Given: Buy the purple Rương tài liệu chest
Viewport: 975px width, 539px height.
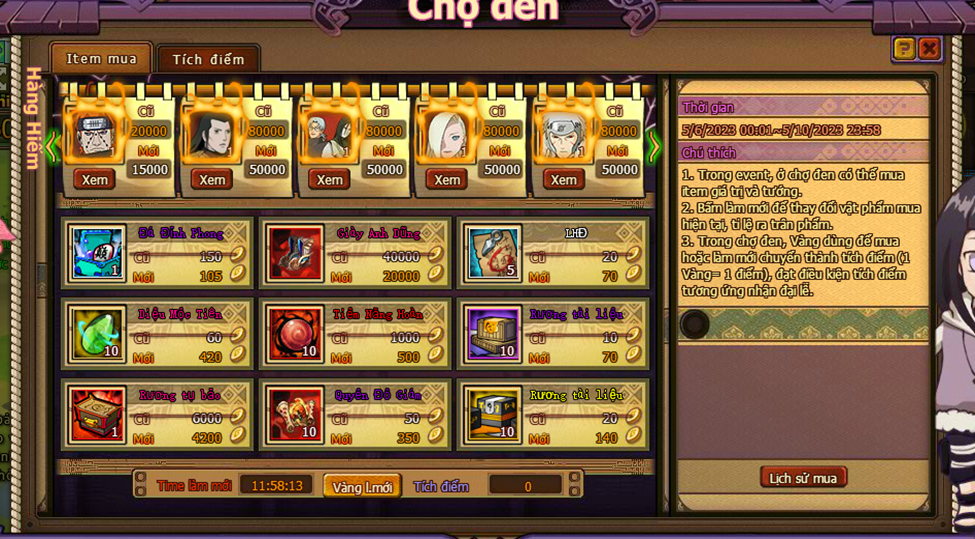Looking at the screenshot, I should click(x=494, y=334).
